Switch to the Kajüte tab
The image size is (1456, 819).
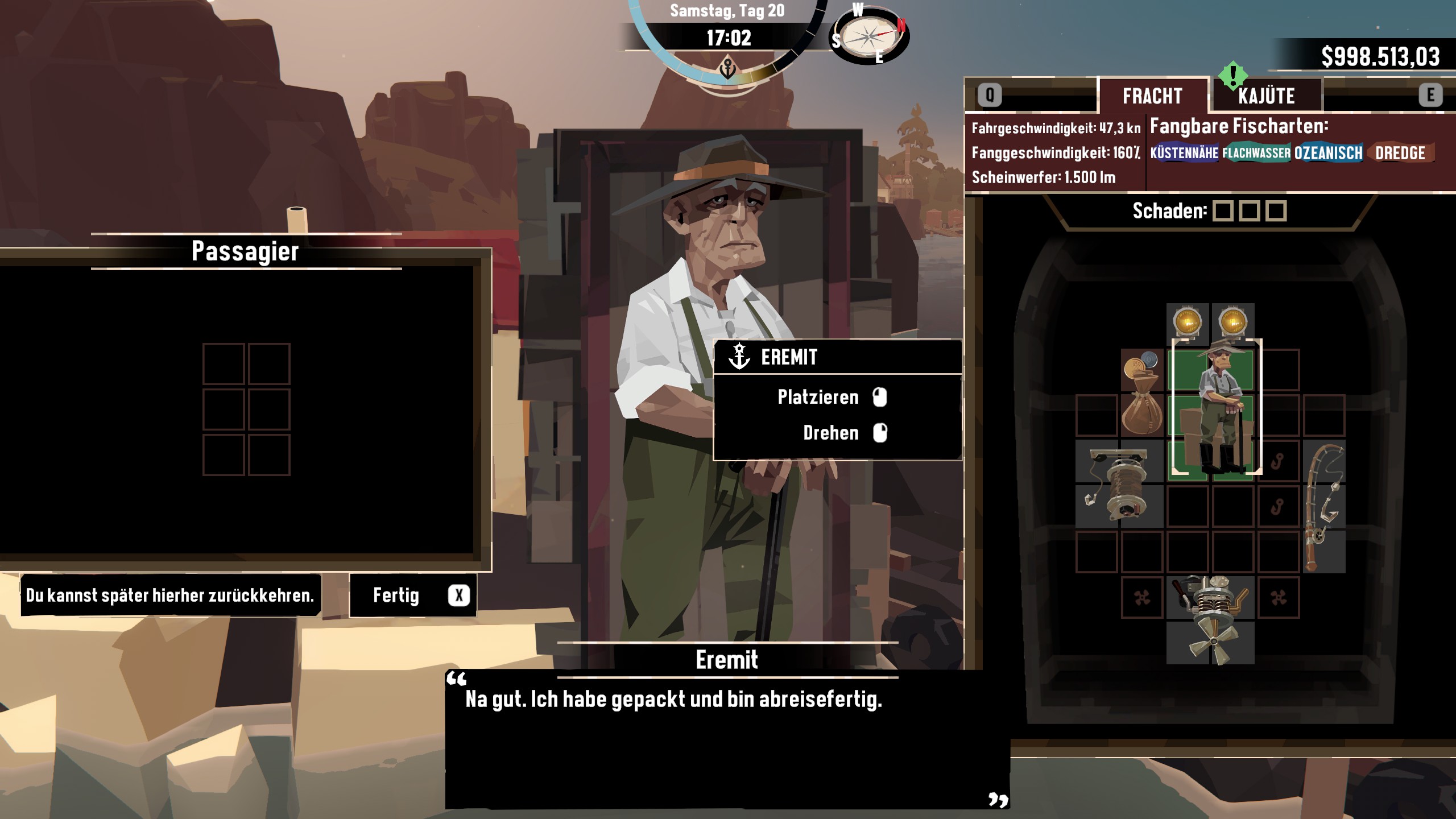click(x=1266, y=96)
